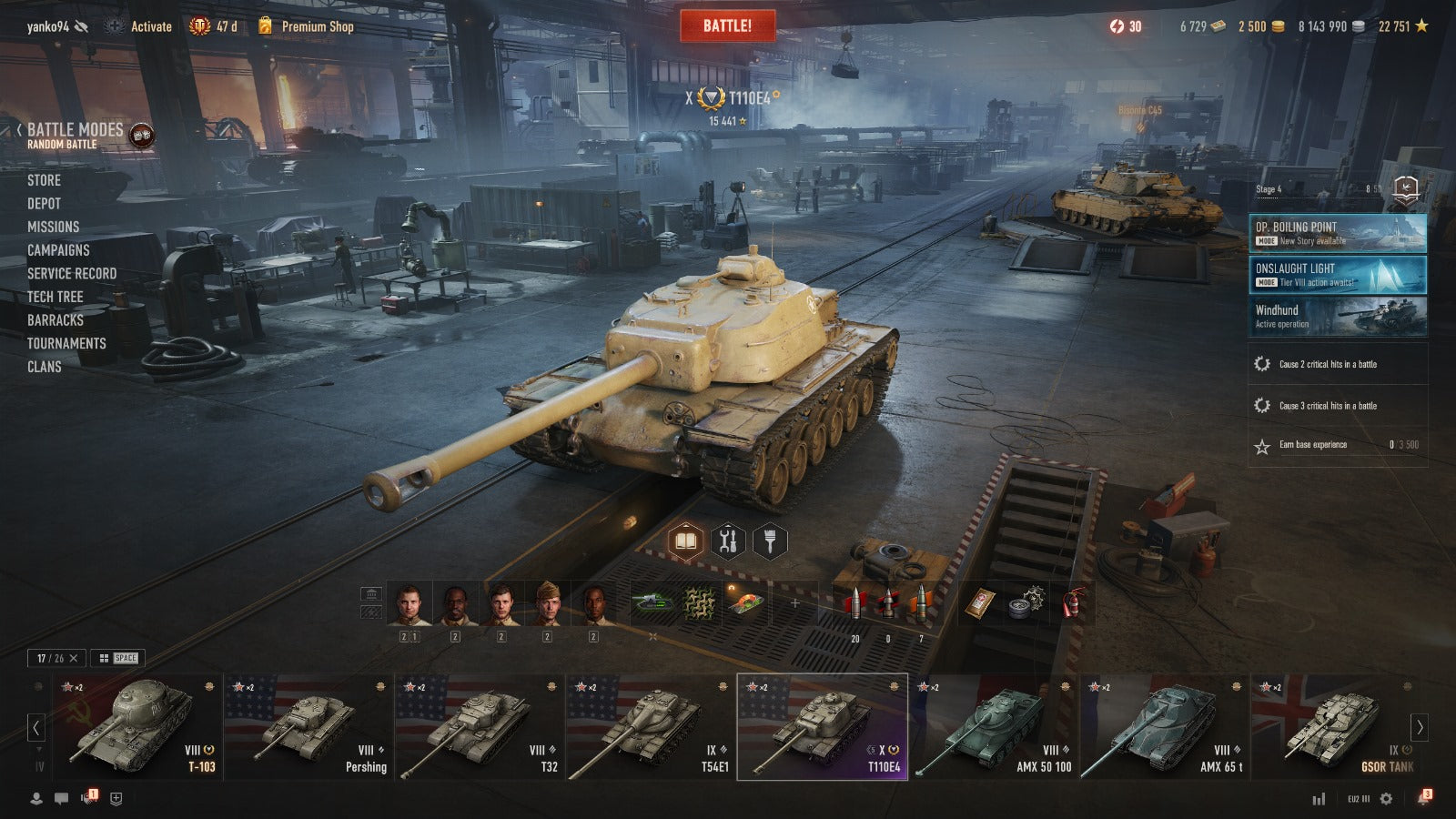1456x819 pixels.
Task: Enter the Barracks
Action: [55, 320]
